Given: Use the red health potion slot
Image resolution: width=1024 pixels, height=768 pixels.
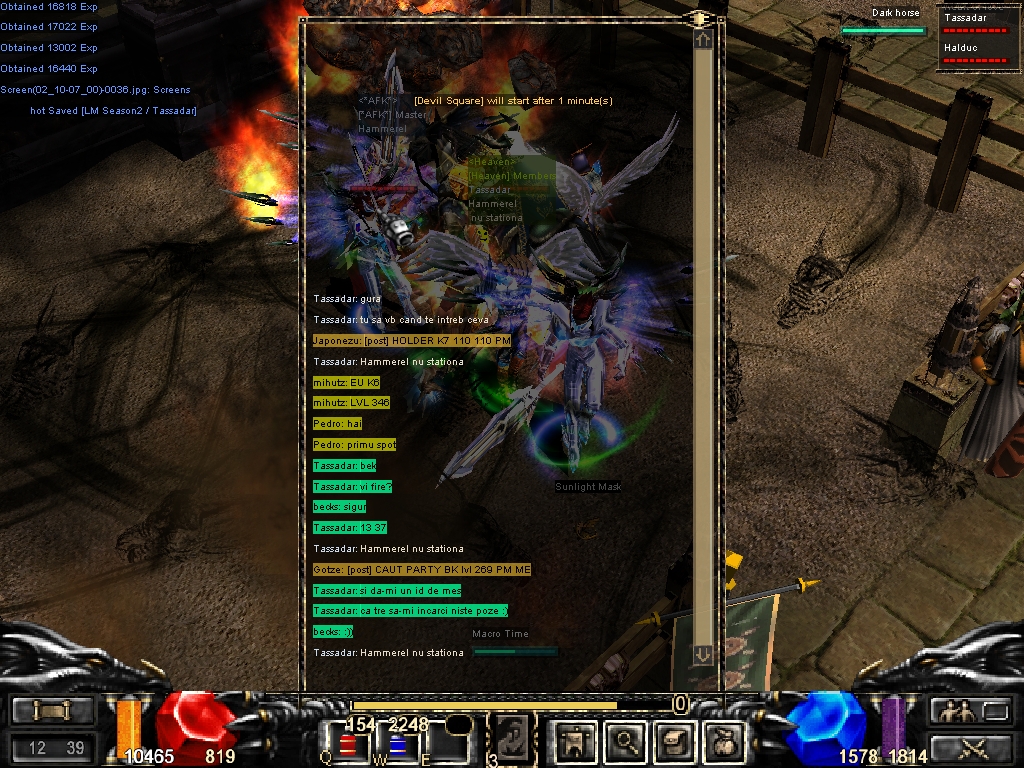Looking at the screenshot, I should (348, 745).
